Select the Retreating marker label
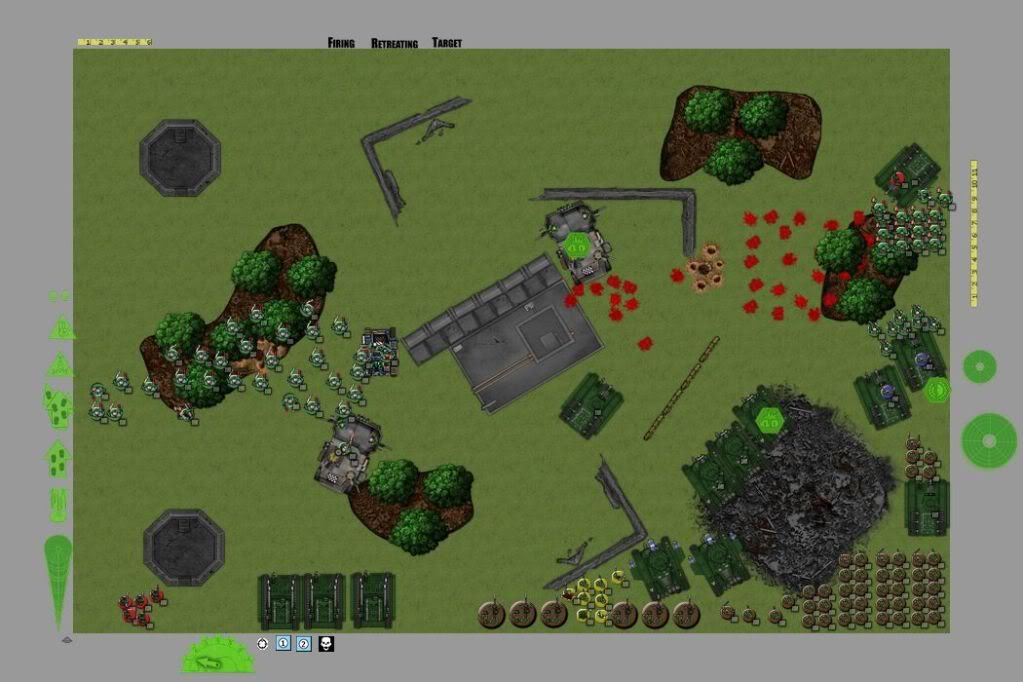 point(393,44)
